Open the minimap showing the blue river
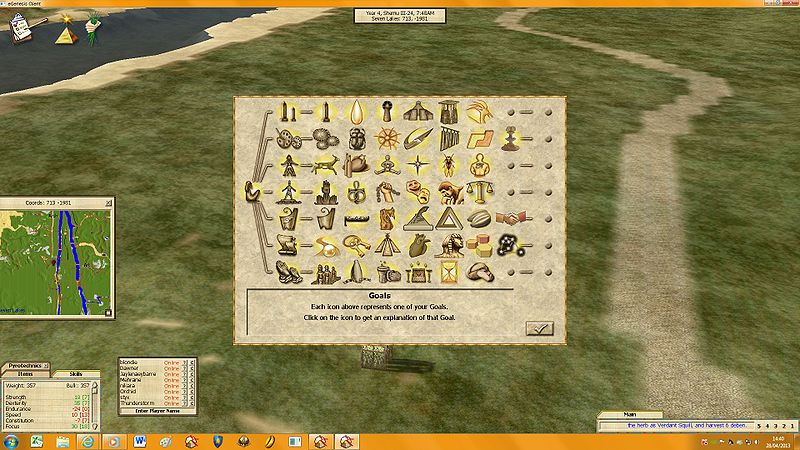The image size is (800, 450). pyautogui.click(x=56, y=249)
